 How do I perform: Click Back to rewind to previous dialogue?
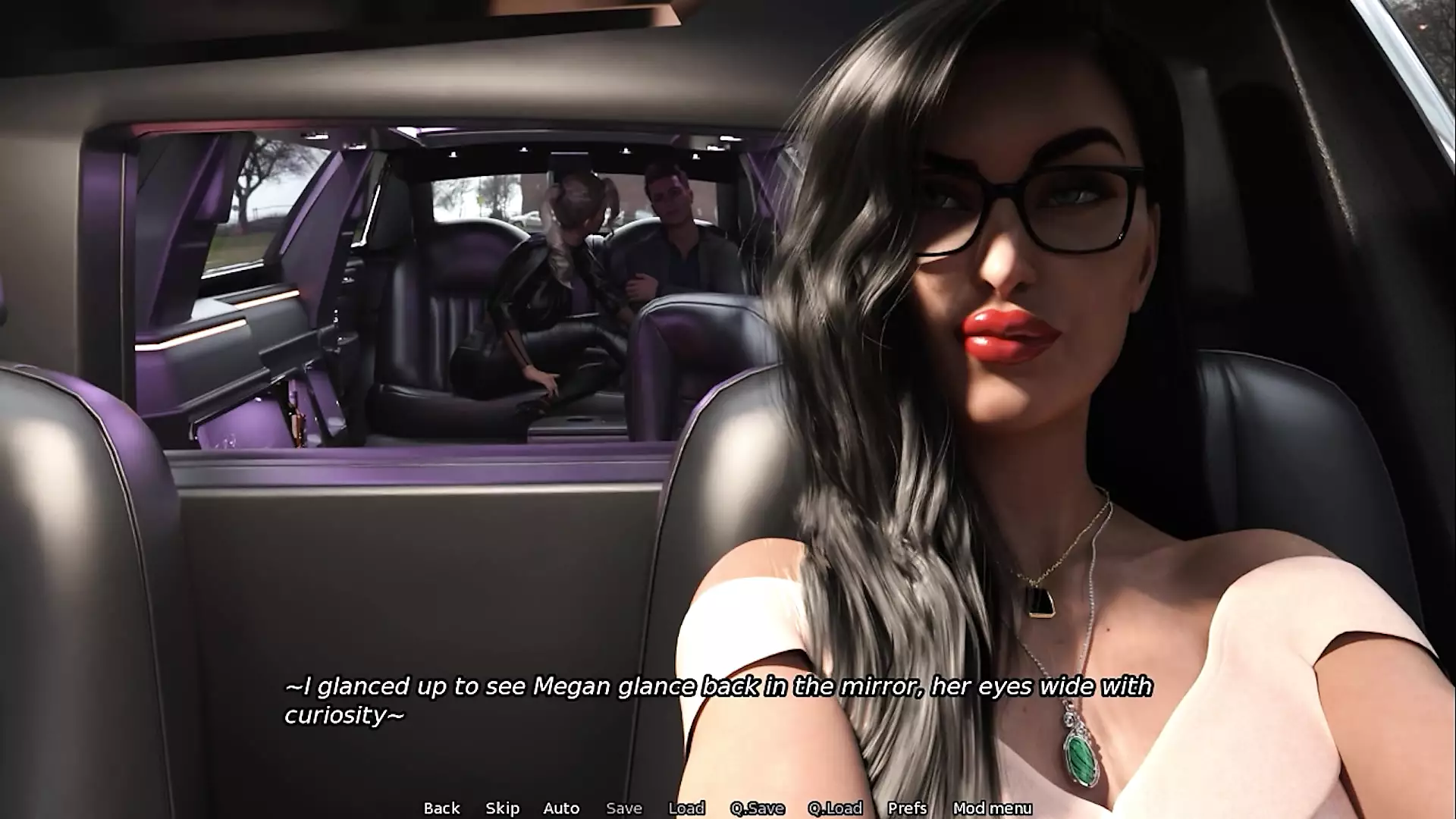tap(442, 808)
